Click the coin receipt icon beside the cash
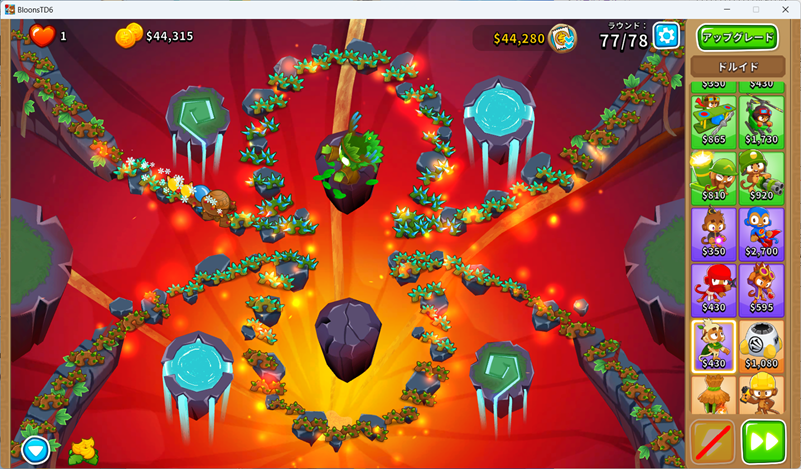Viewport: 801px width, 469px height. click(x=564, y=39)
